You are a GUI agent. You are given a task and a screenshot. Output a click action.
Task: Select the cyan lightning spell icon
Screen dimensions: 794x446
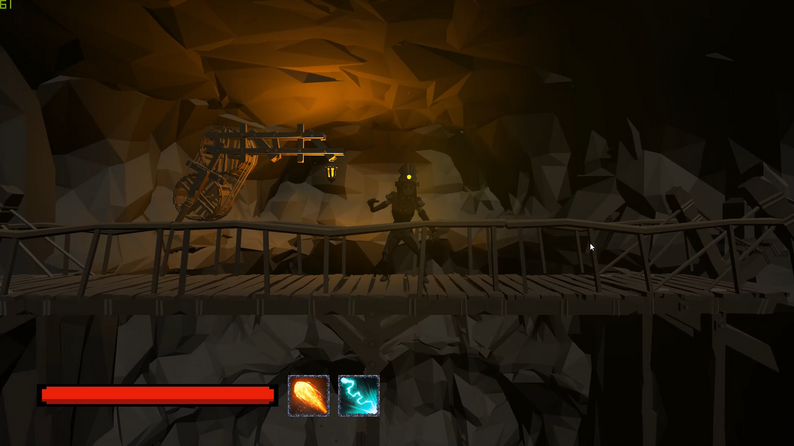tap(359, 395)
